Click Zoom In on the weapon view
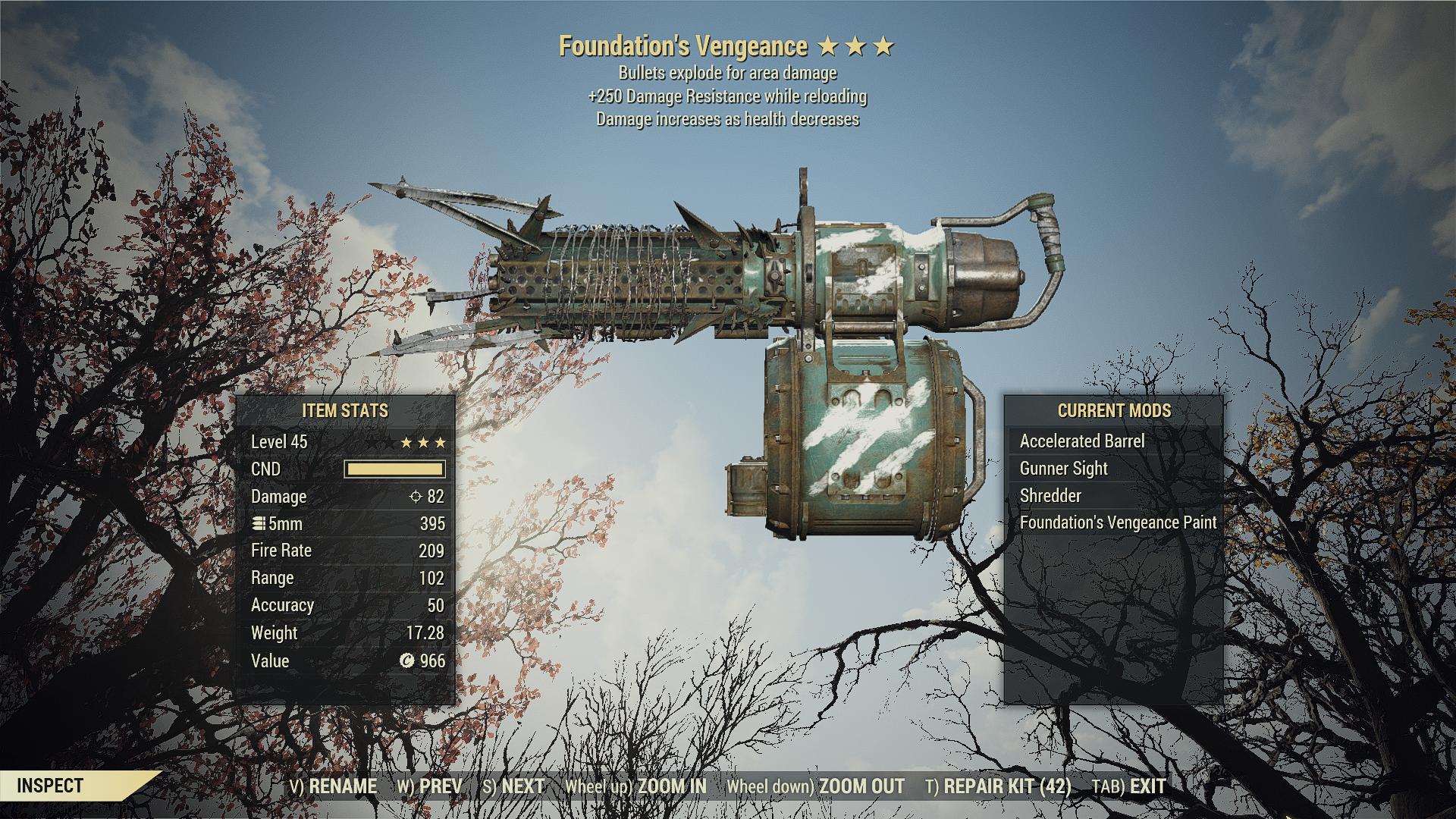Image resolution: width=1456 pixels, height=819 pixels. point(635,786)
